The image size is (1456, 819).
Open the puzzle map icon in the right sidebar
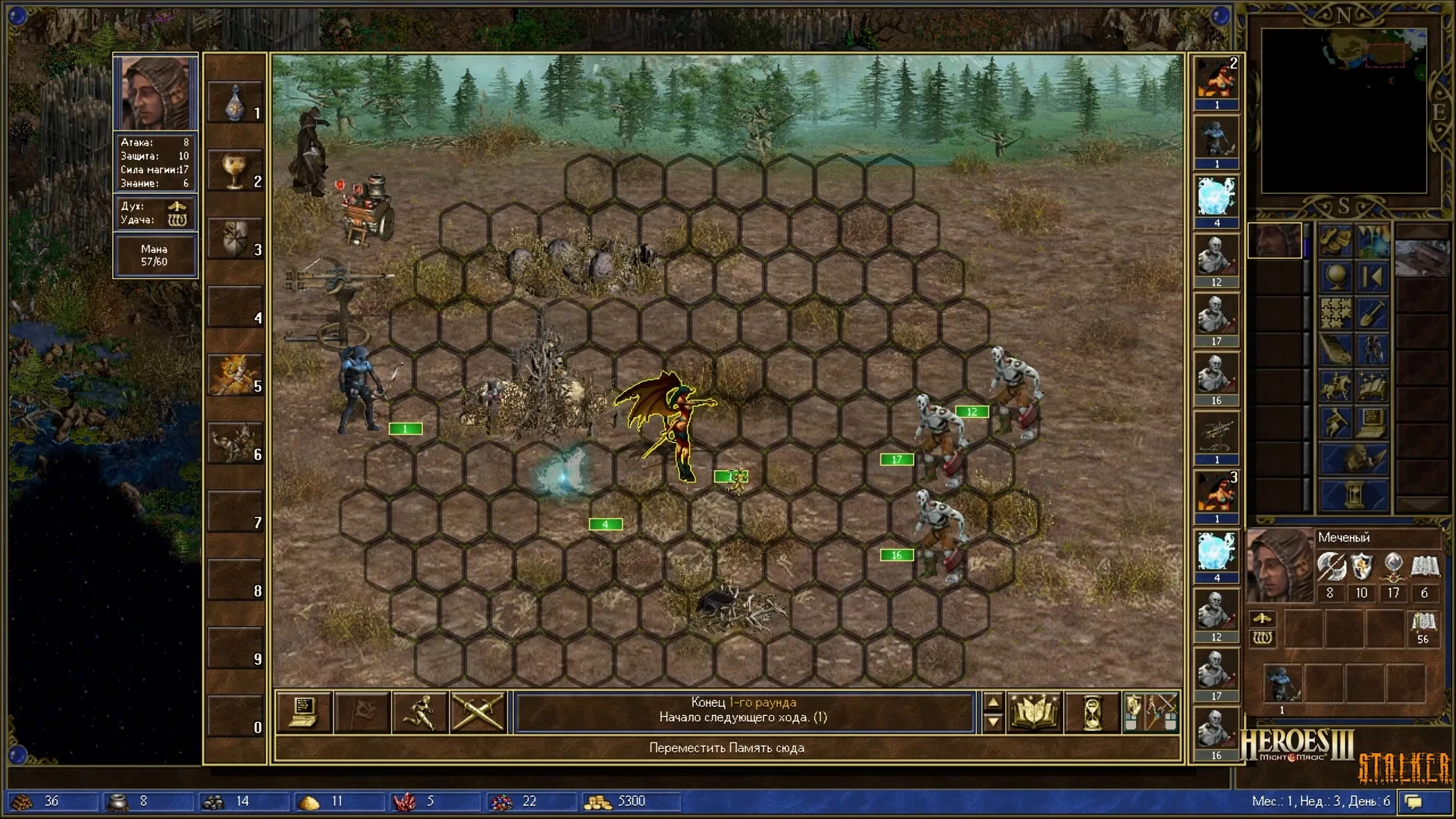1336,312
